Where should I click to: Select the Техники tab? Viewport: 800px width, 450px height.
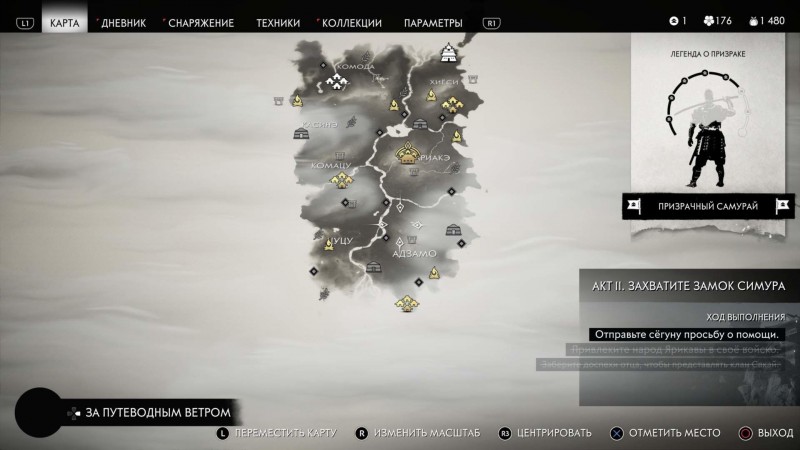click(x=277, y=22)
